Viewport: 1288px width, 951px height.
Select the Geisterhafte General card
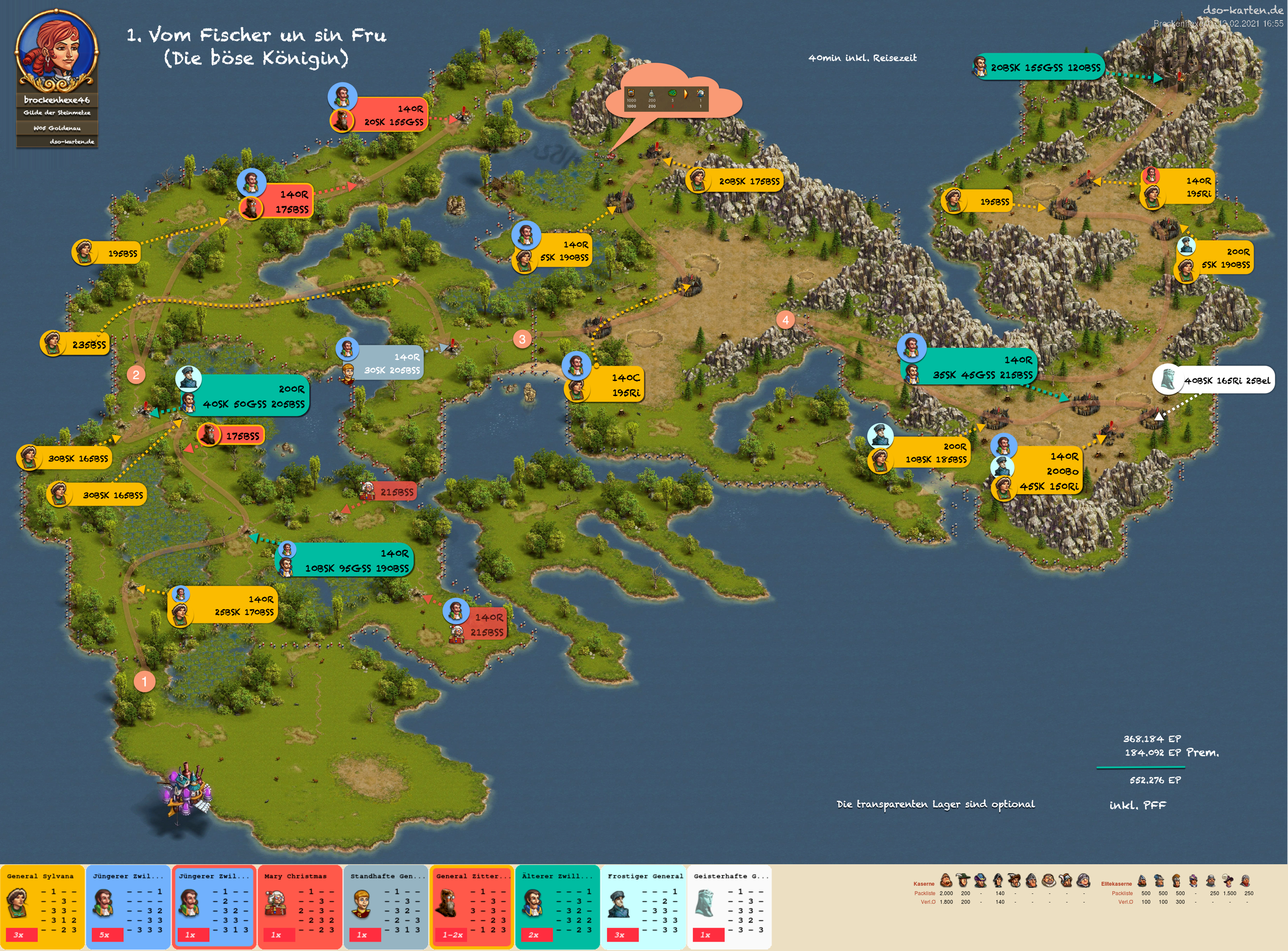point(729,905)
